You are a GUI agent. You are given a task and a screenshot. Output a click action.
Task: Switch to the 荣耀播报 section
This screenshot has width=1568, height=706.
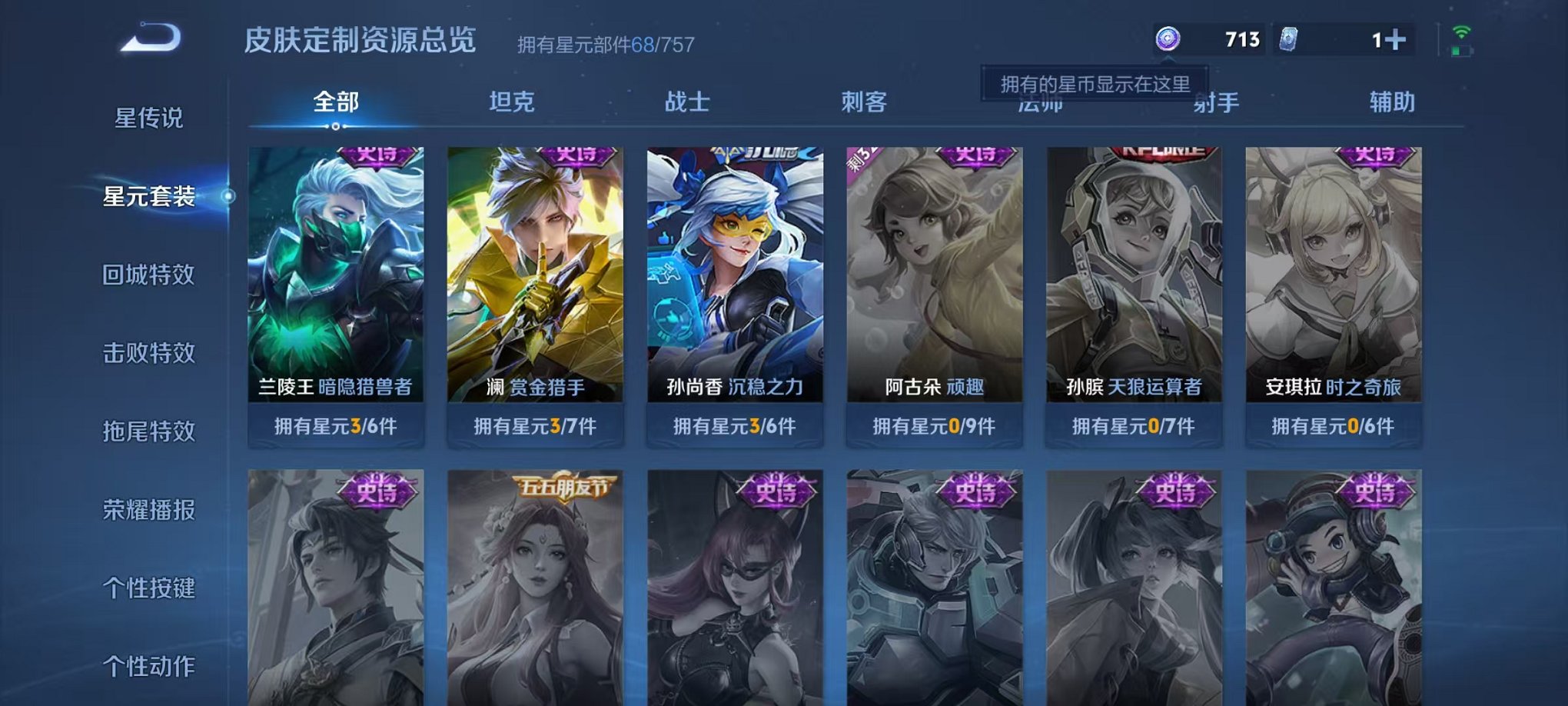click(x=151, y=510)
